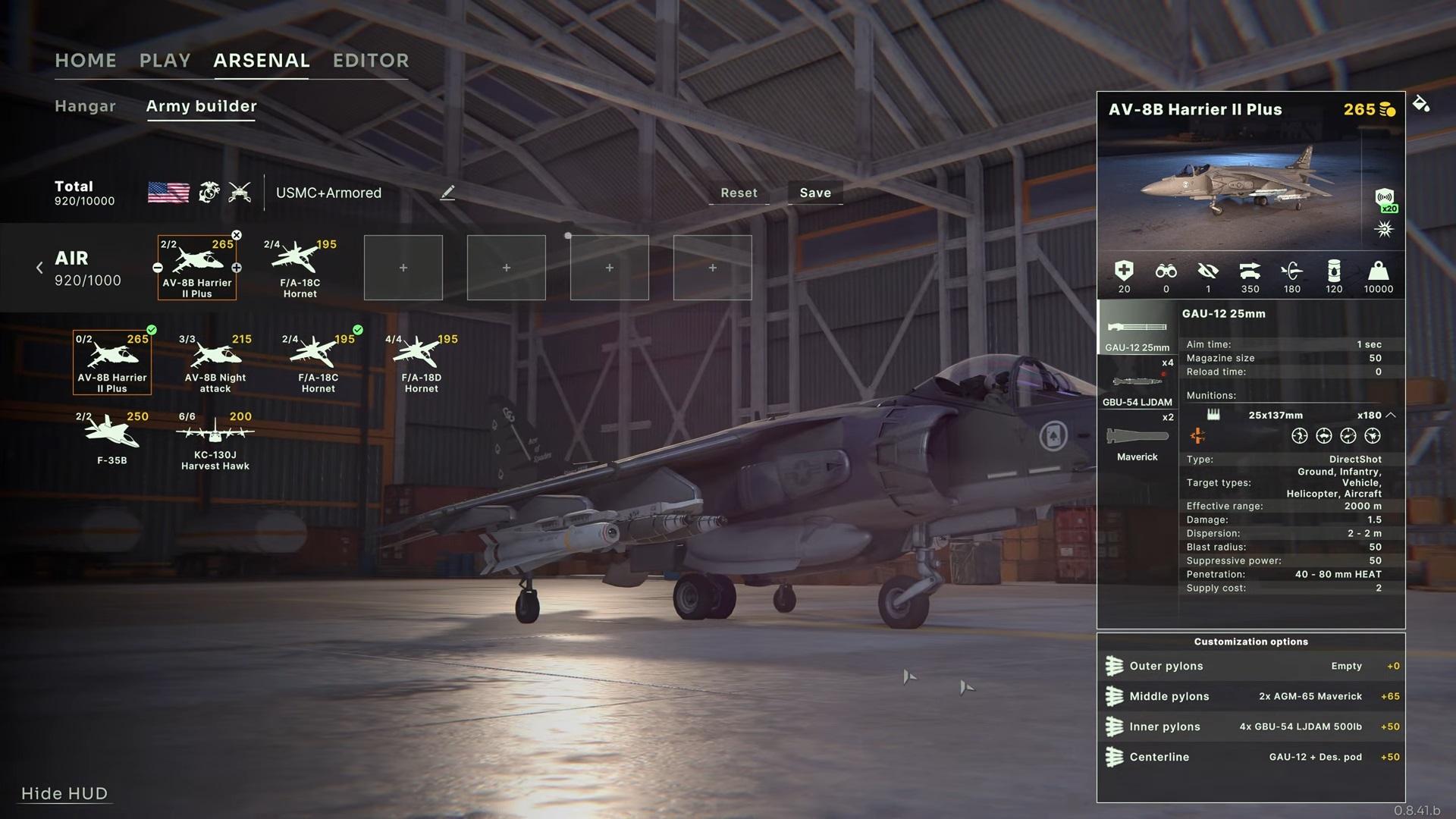
Task: Go to the EDITOR tab
Action: tap(371, 61)
